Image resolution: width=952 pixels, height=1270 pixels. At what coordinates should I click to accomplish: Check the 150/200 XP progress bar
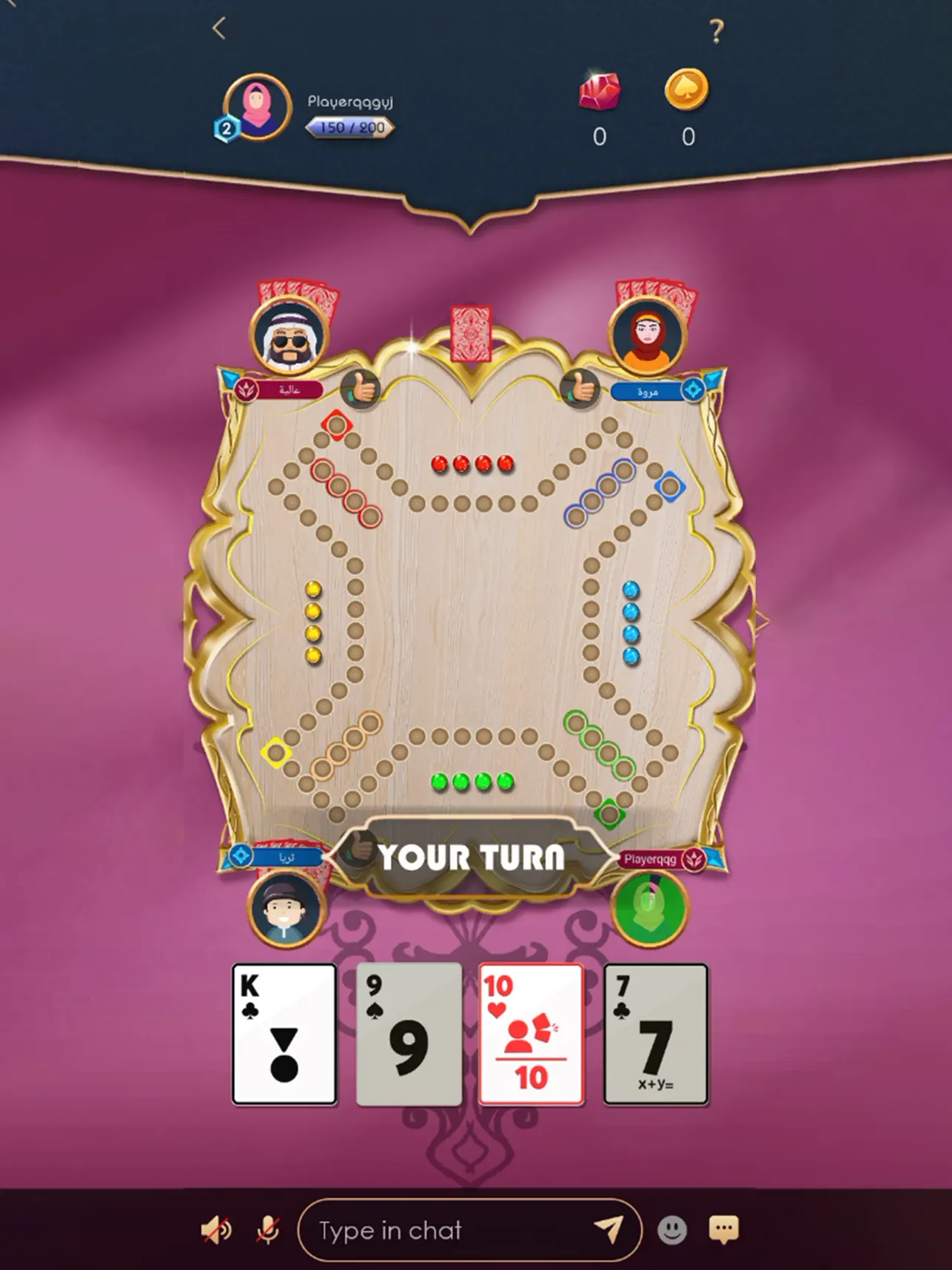(x=347, y=127)
